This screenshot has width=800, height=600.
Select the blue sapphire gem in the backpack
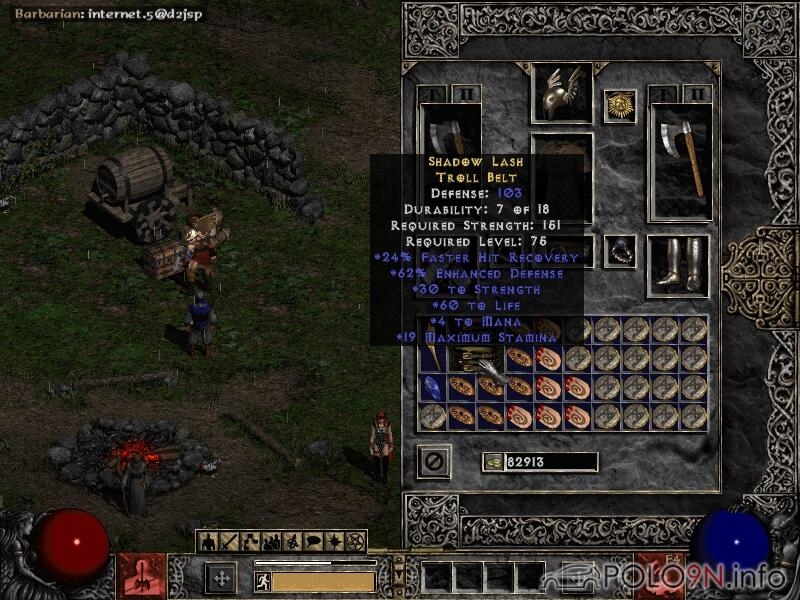click(x=432, y=387)
